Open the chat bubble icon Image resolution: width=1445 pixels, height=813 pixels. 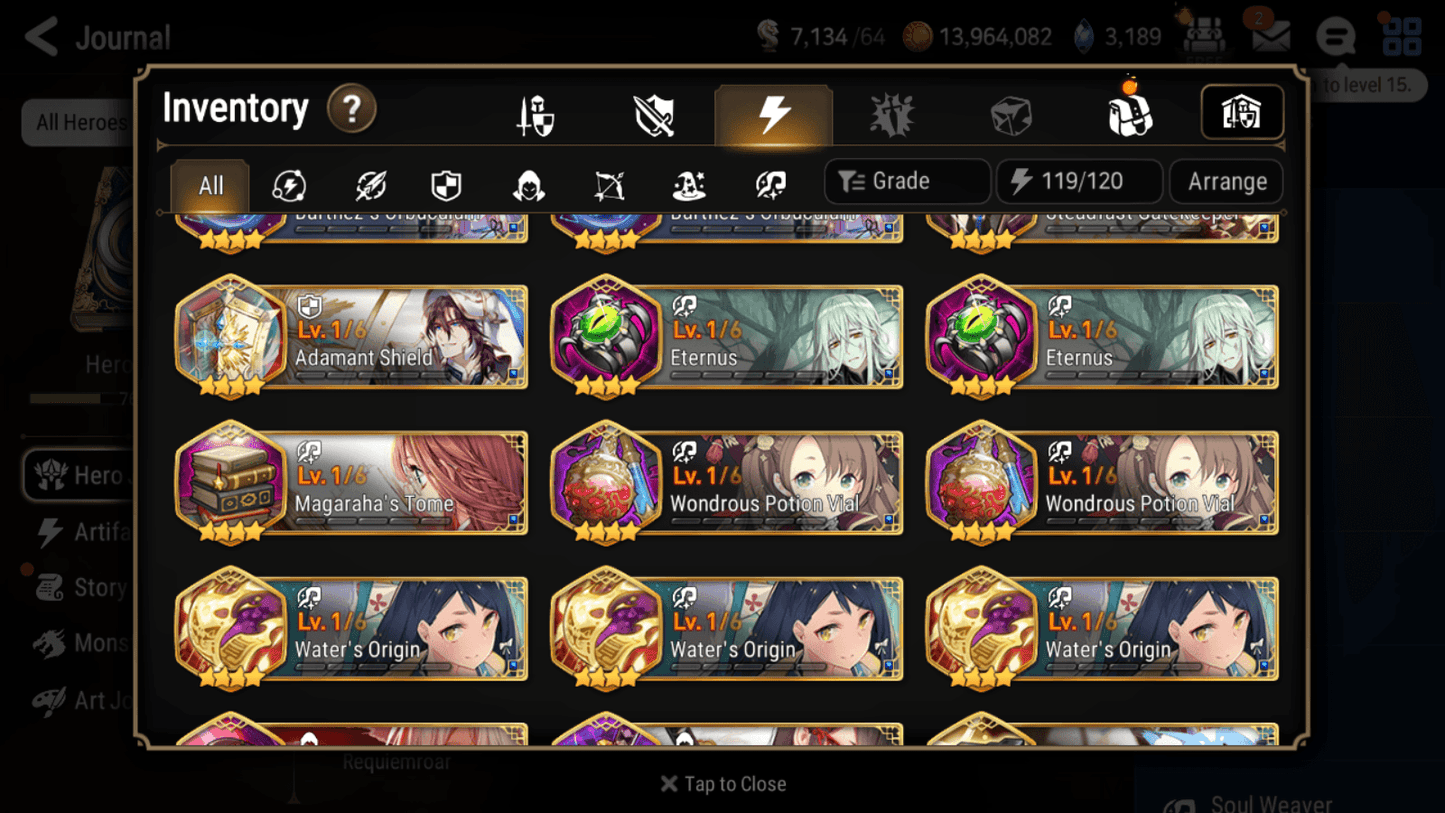coord(1335,36)
